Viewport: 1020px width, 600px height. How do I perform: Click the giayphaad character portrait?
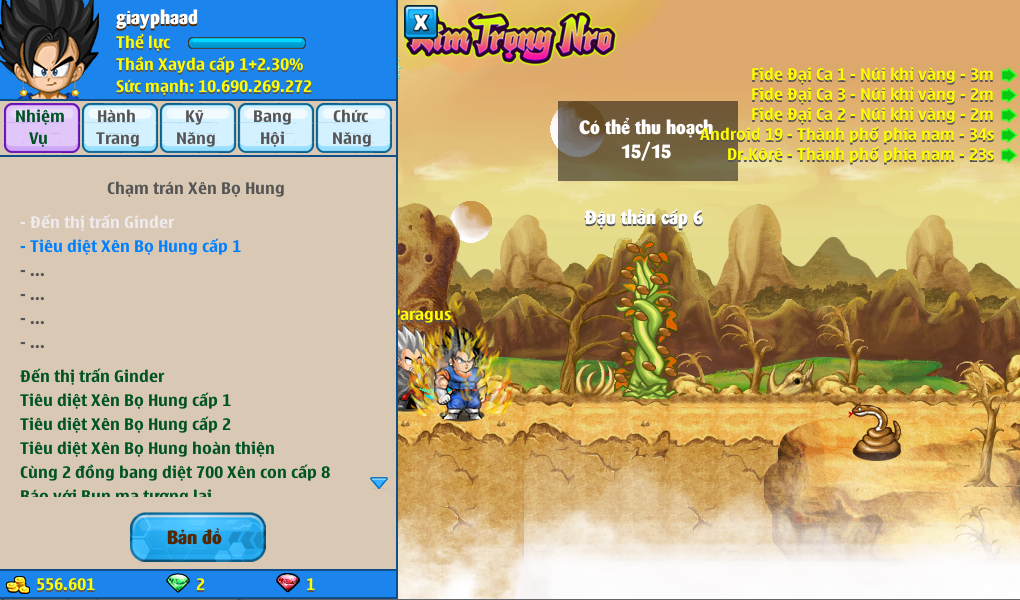(x=50, y=50)
